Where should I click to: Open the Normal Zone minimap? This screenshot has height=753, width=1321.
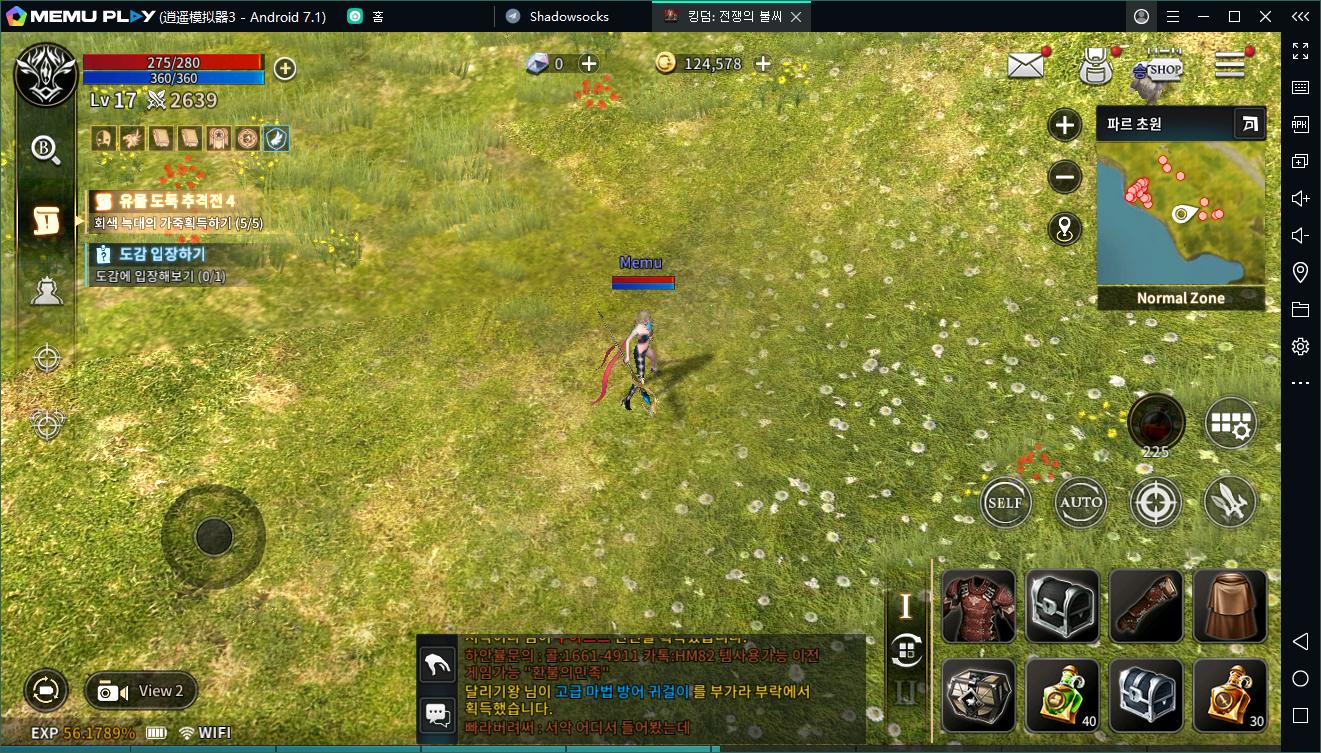(x=1180, y=213)
